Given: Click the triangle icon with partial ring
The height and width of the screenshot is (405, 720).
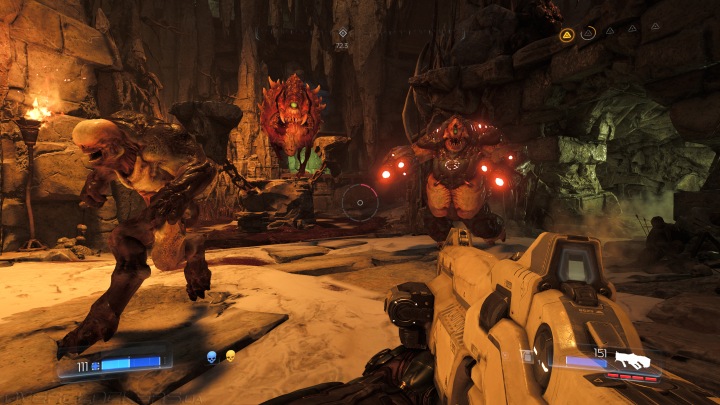Looking at the screenshot, I should [588, 33].
